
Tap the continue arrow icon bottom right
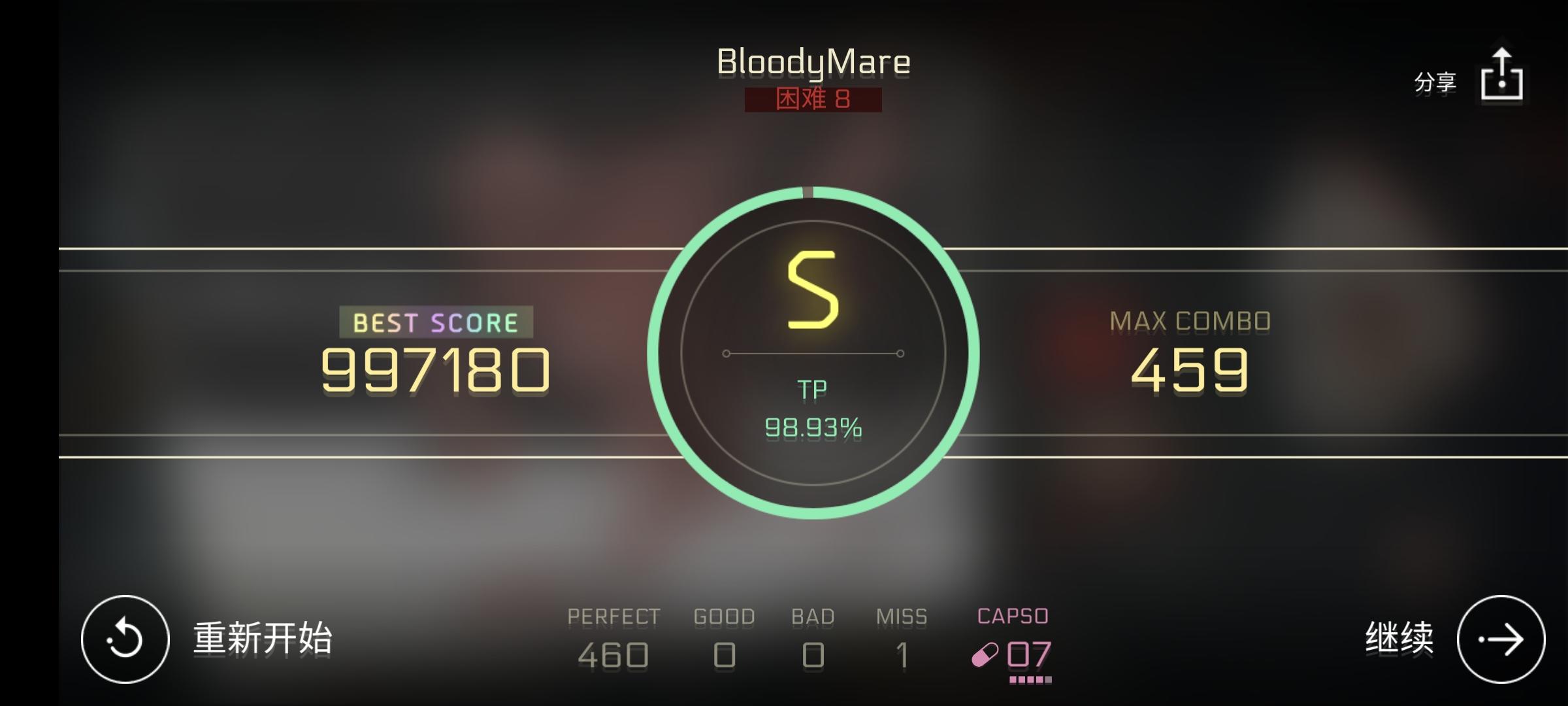pyautogui.click(x=1503, y=641)
